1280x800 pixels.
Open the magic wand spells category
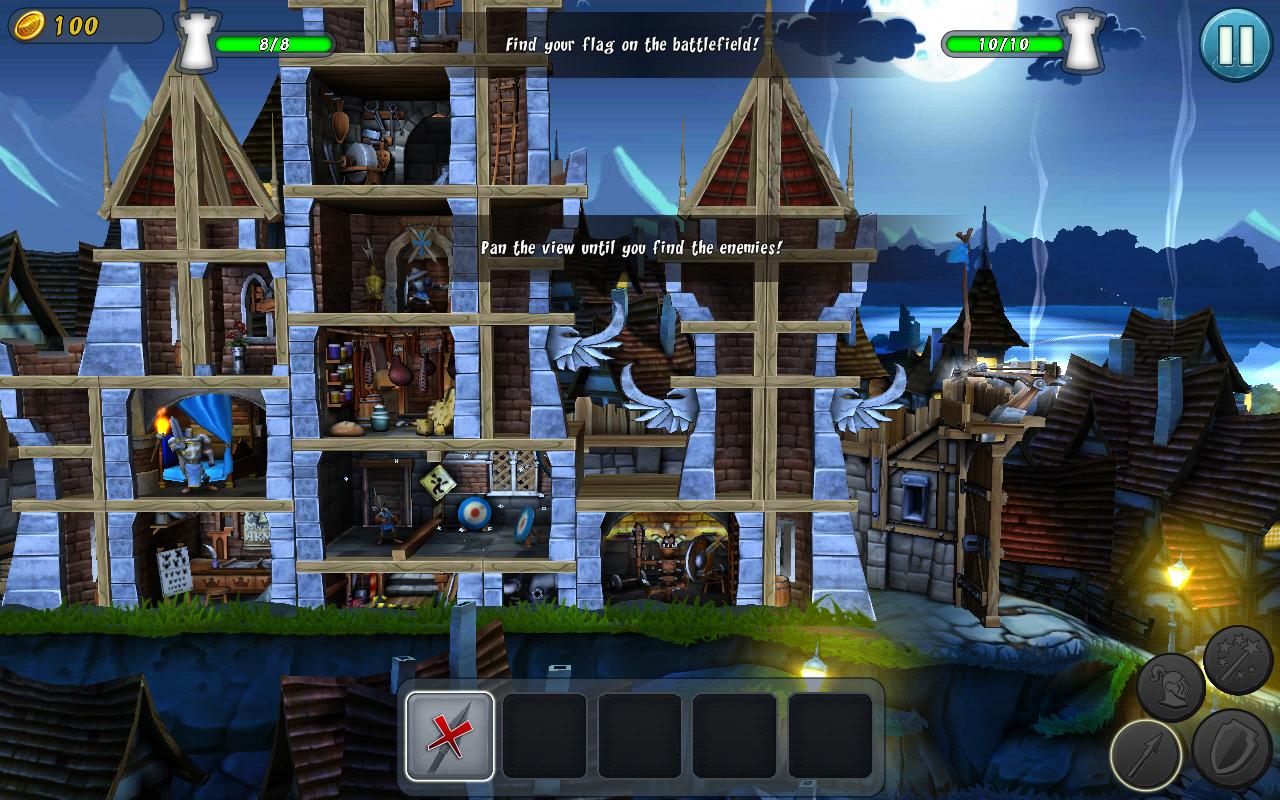(1237, 660)
